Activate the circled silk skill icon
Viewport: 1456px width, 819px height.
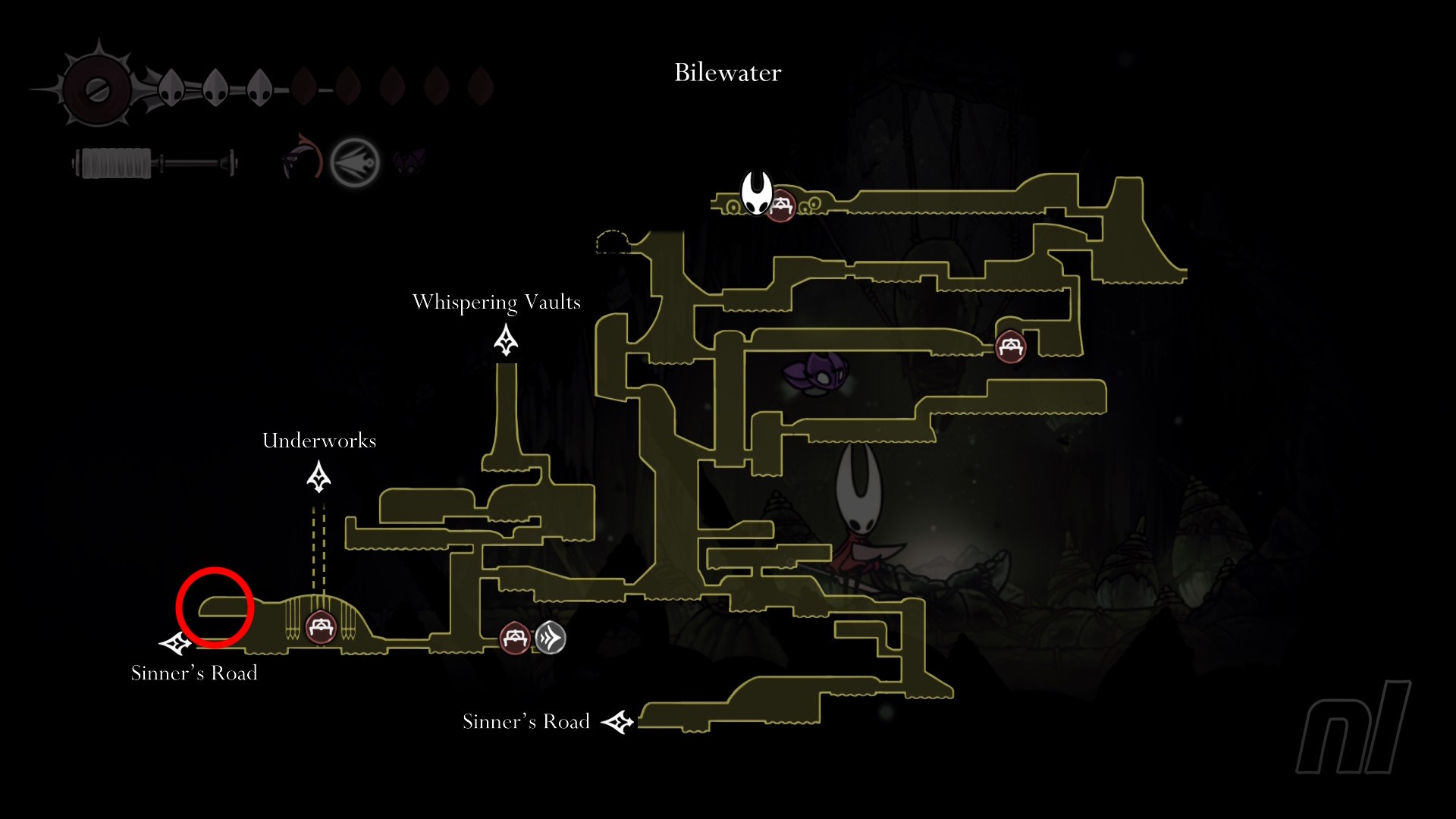355,162
